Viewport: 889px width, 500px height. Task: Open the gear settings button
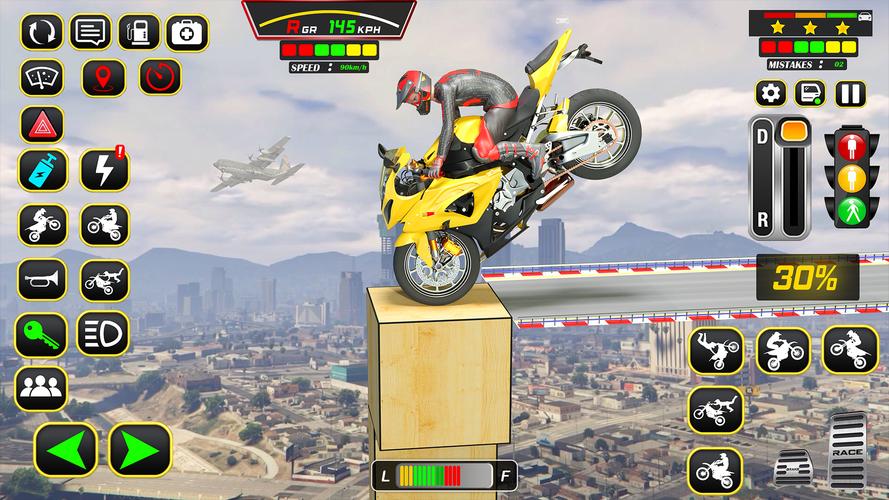770,94
